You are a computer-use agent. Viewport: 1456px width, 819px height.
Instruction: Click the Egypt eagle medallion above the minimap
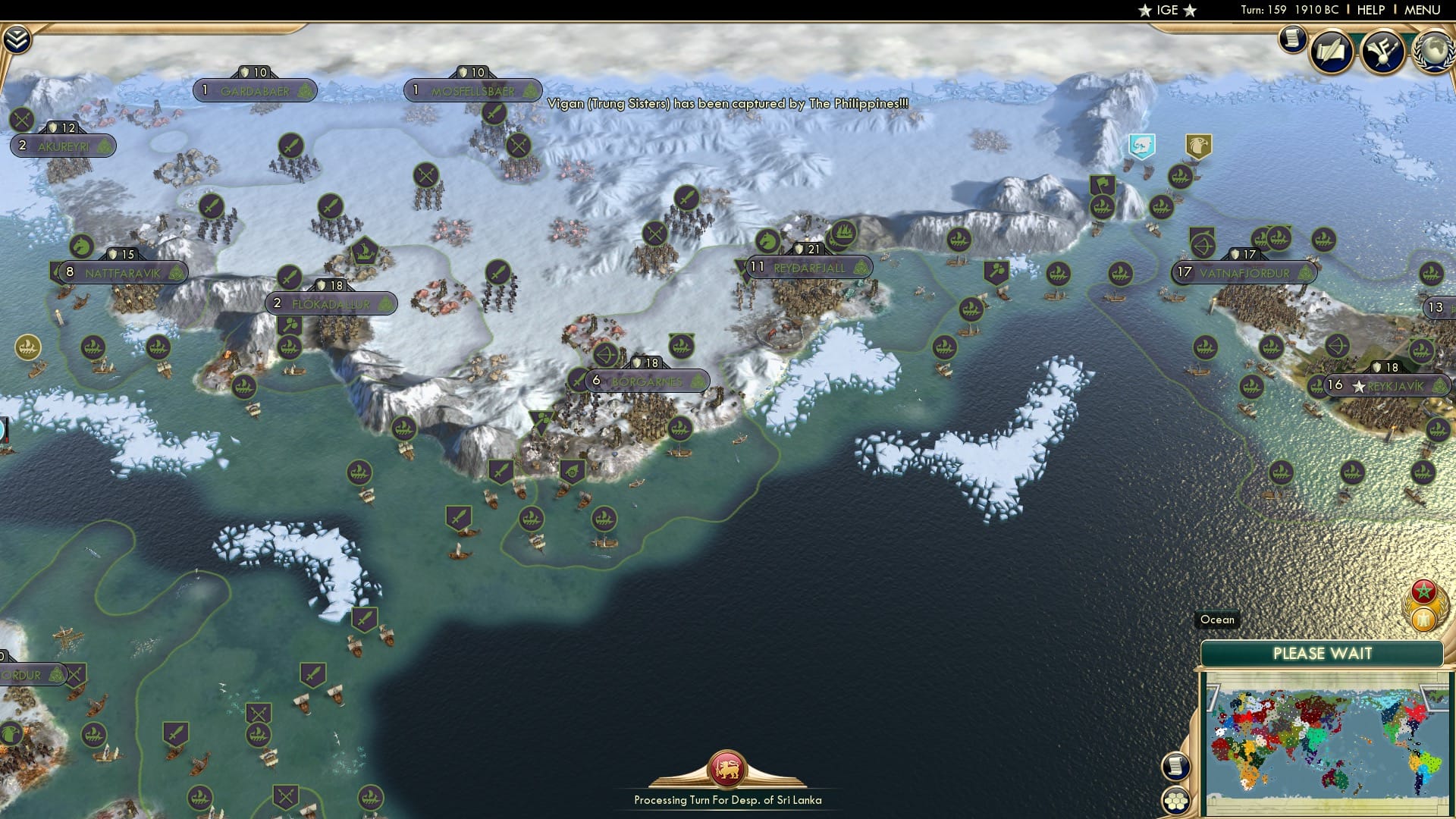[1423, 619]
